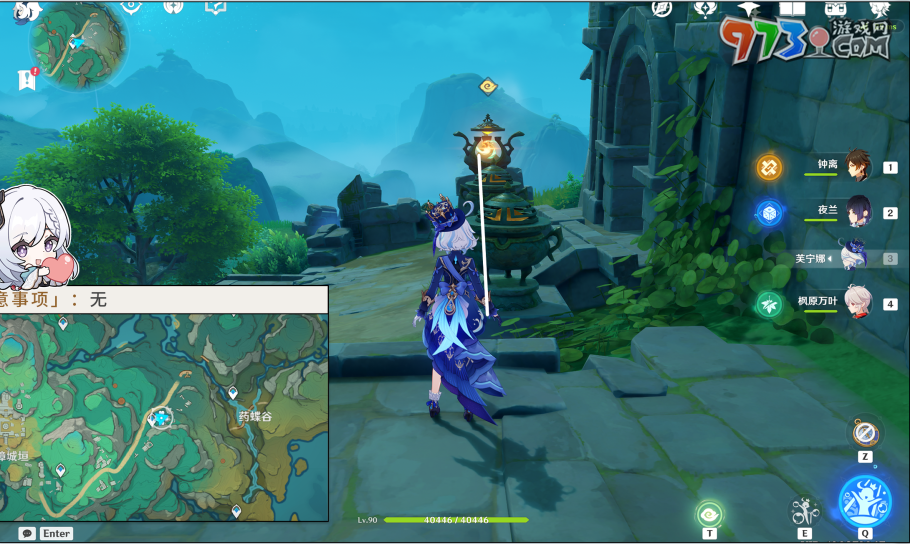Use the compass gadget icon
The image size is (910, 544).
pos(865,434)
